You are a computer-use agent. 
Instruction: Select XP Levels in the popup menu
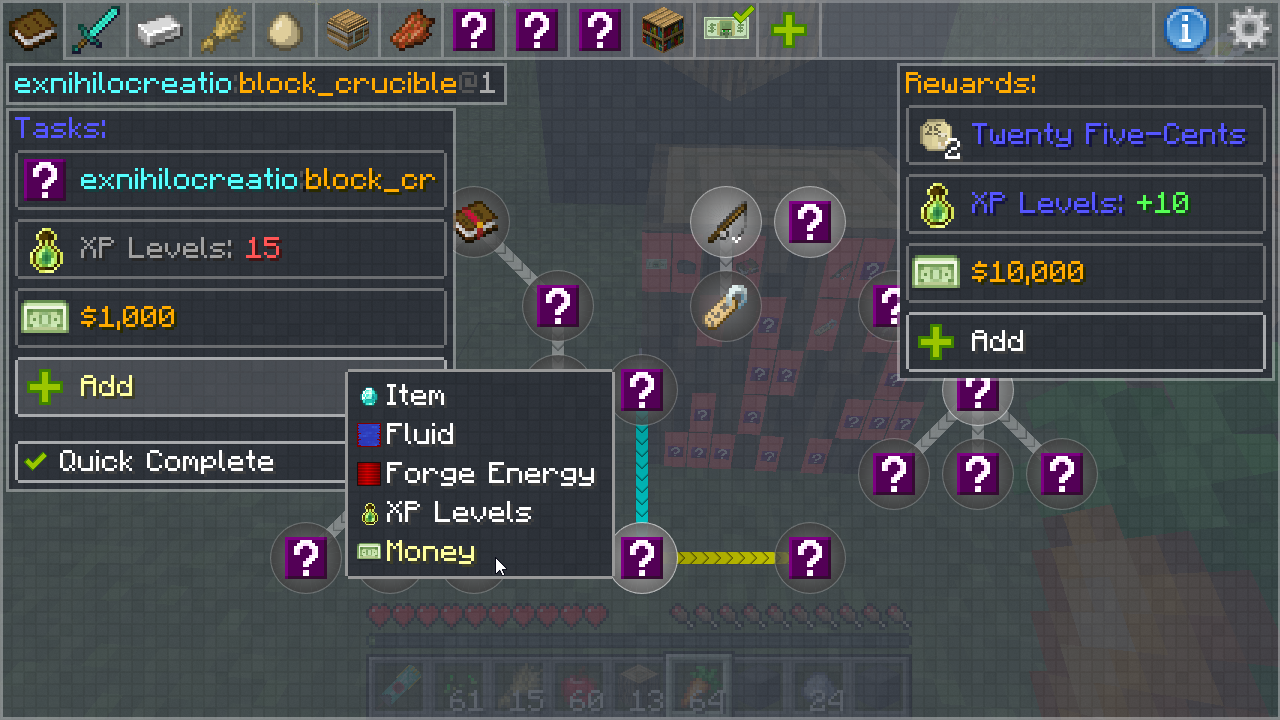click(458, 513)
